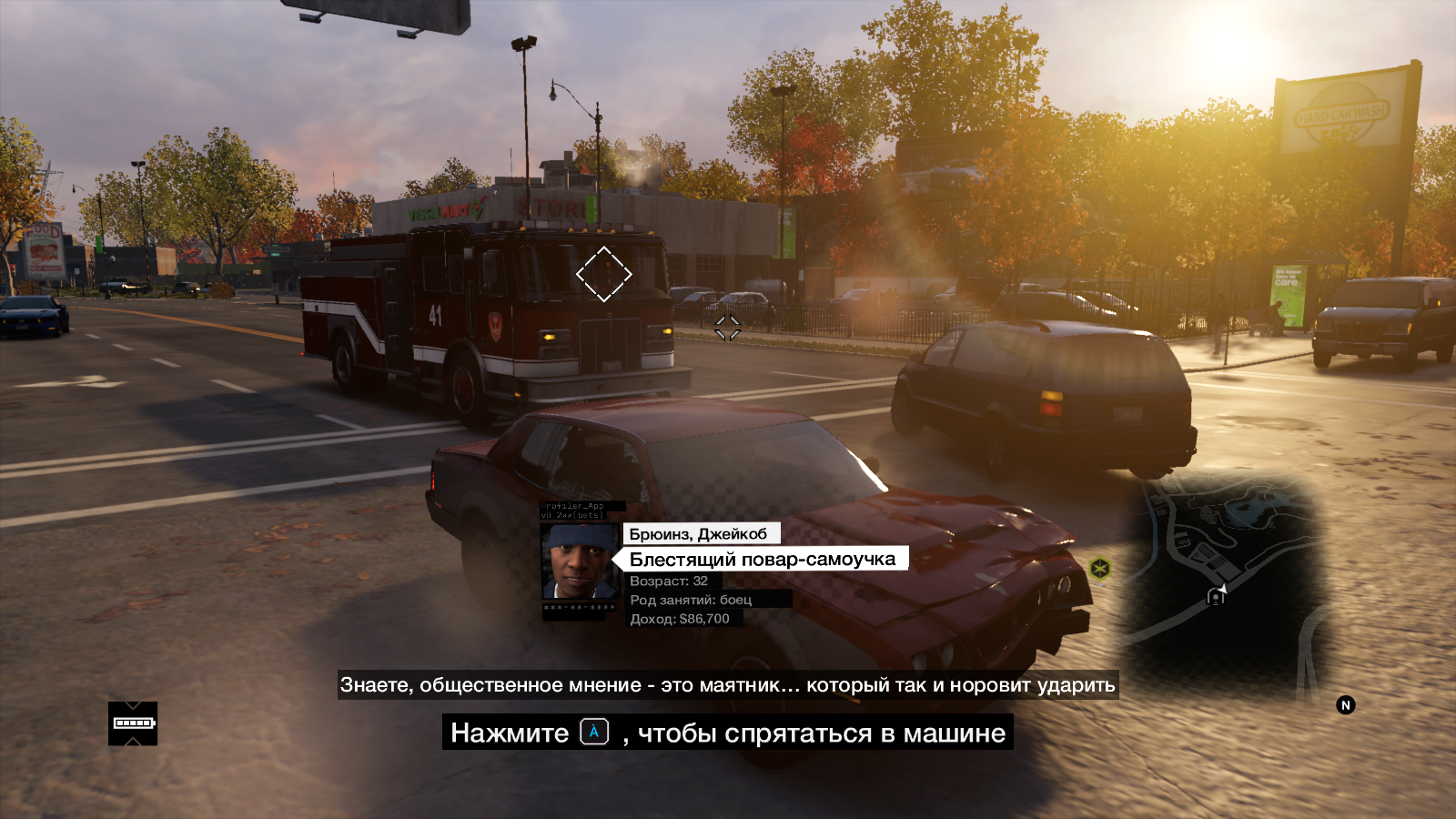Click the diamond hack target marker
This screenshot has width=1456, height=819.
(603, 273)
